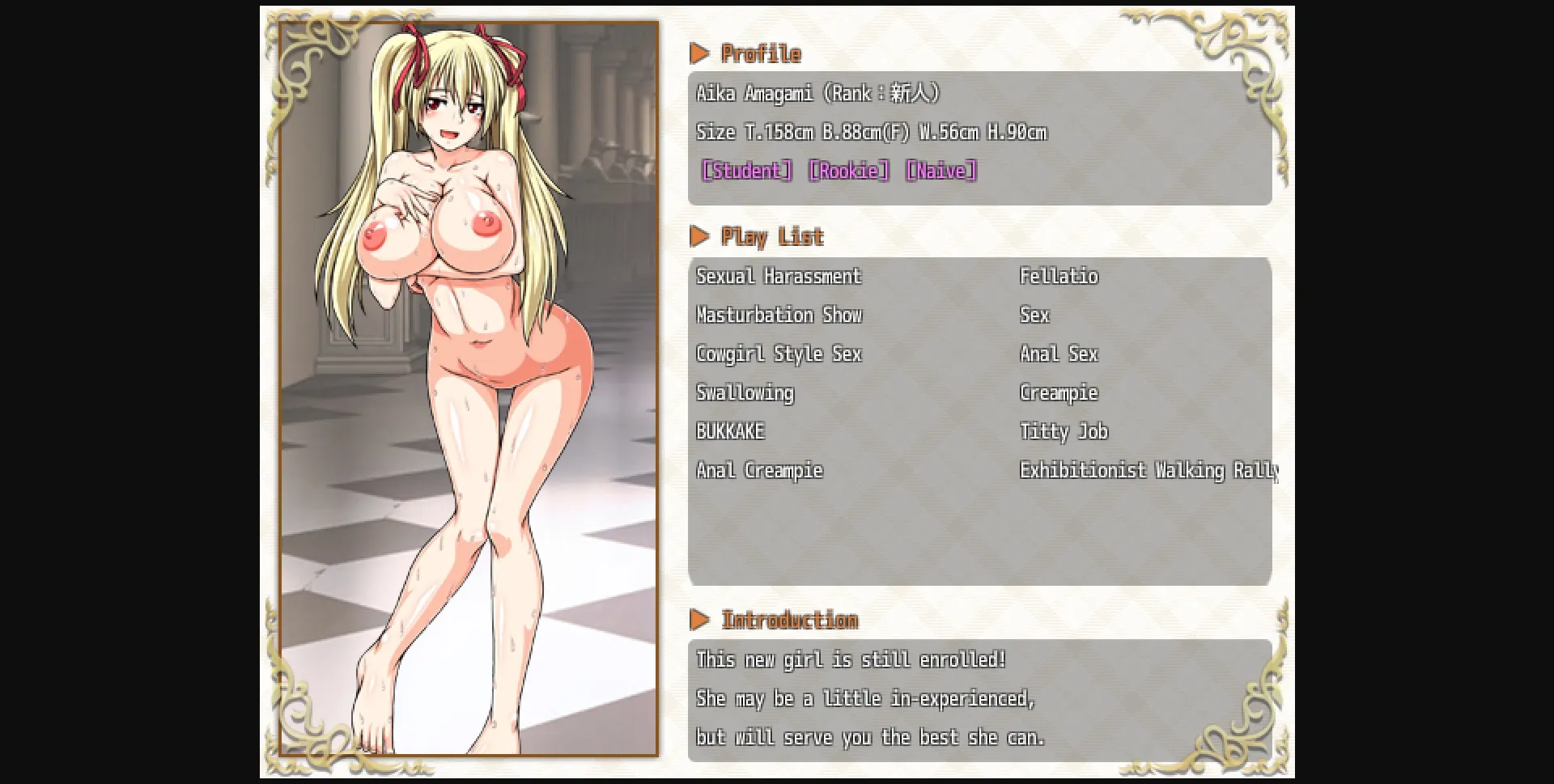Screen dimensions: 1554x784
Task: Choose the Exhibitionist Walking Rally option
Action: coord(1148,470)
